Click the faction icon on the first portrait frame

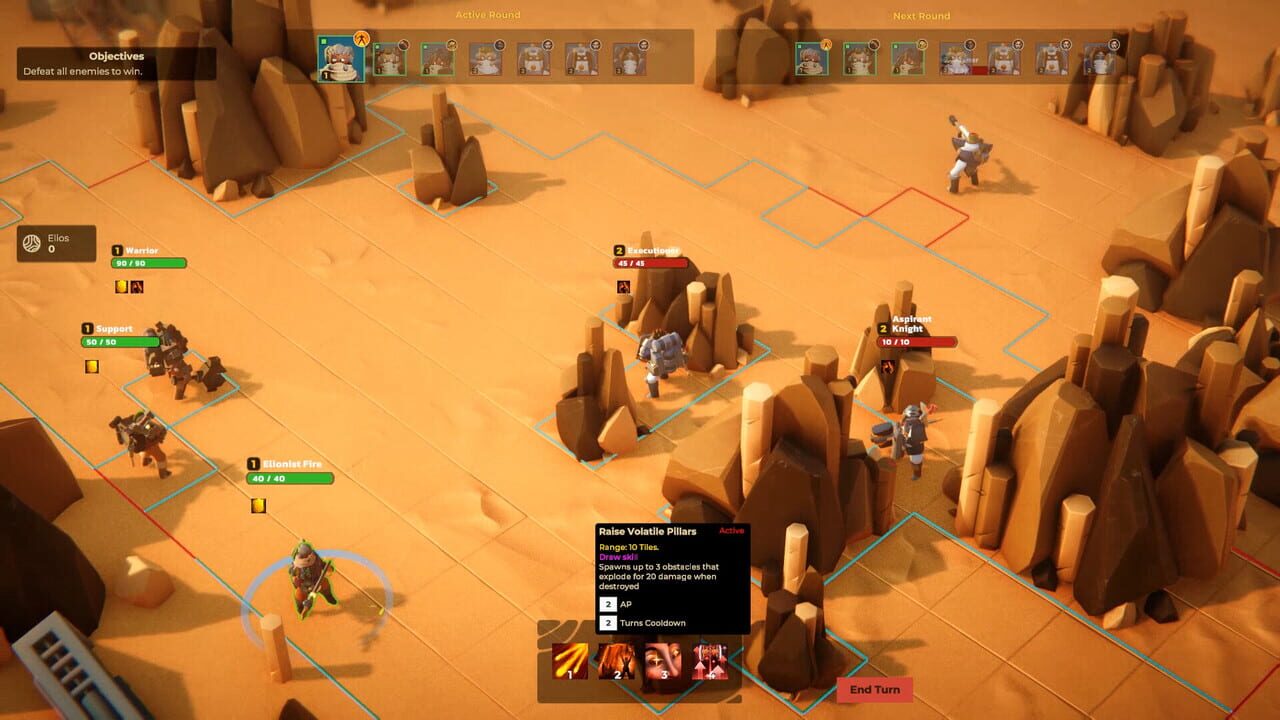click(x=323, y=40)
